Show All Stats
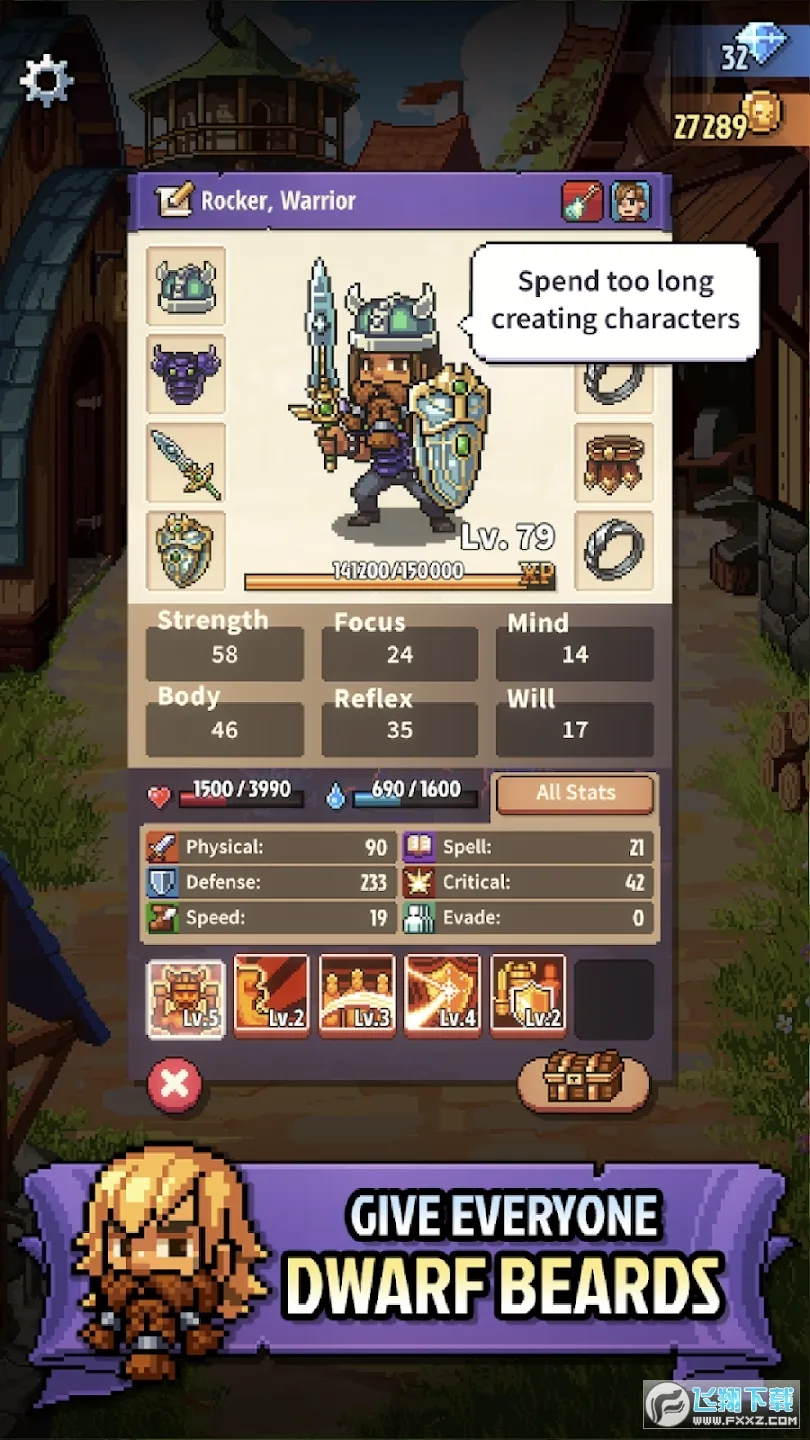This screenshot has height=1440, width=810. (x=575, y=794)
